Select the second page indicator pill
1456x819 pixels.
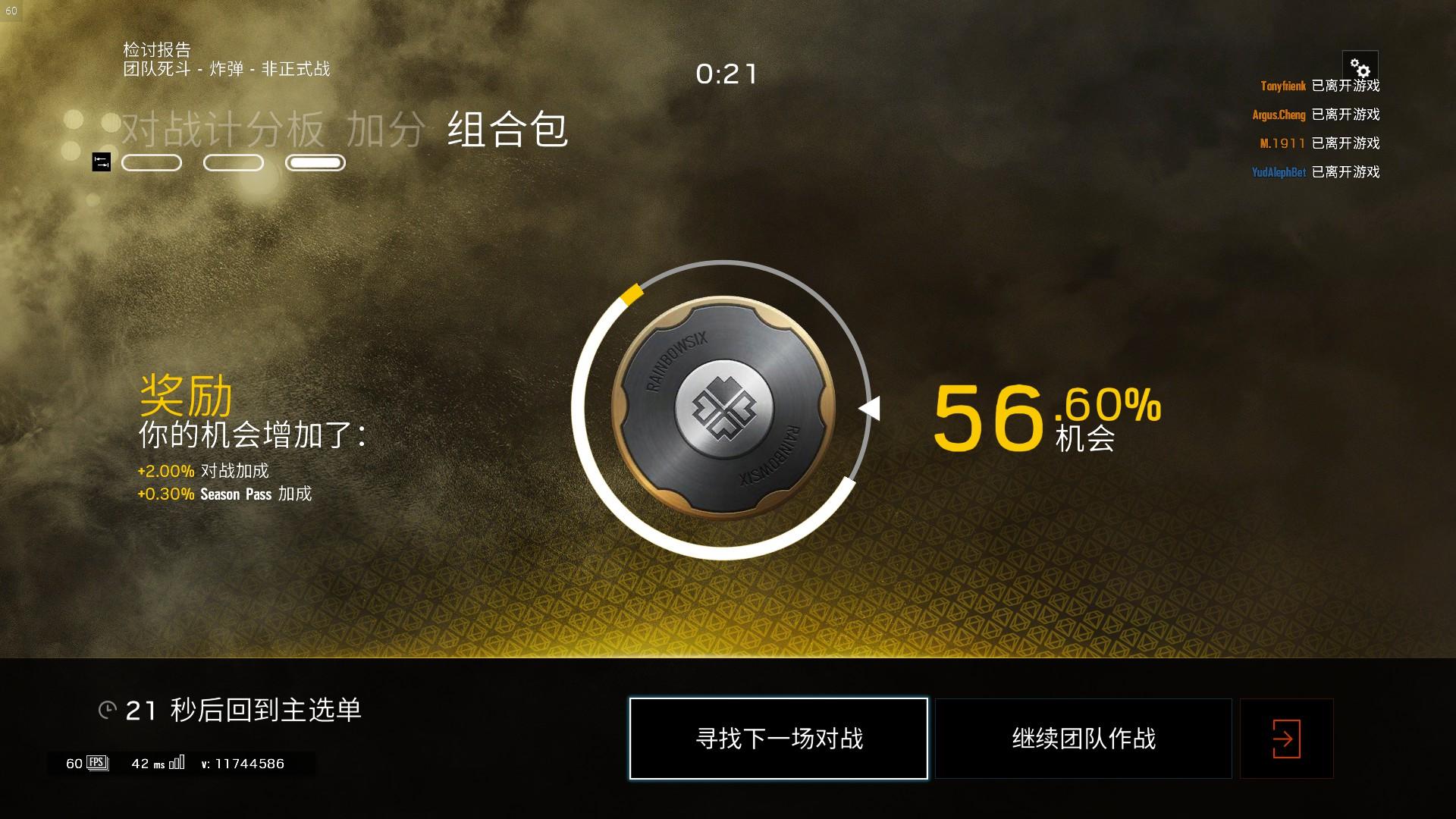pos(233,162)
